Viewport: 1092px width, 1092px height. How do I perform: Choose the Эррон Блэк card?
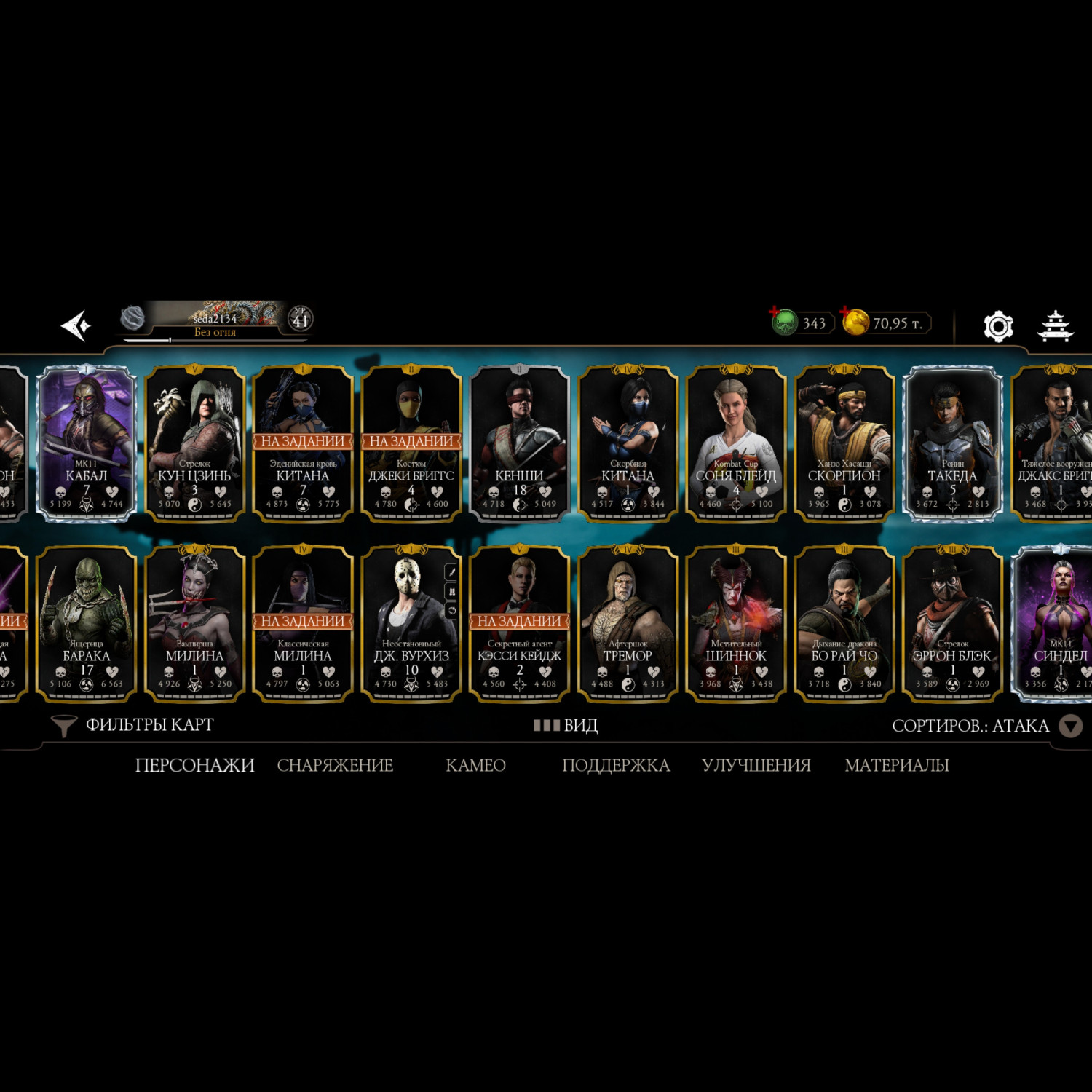(952, 623)
